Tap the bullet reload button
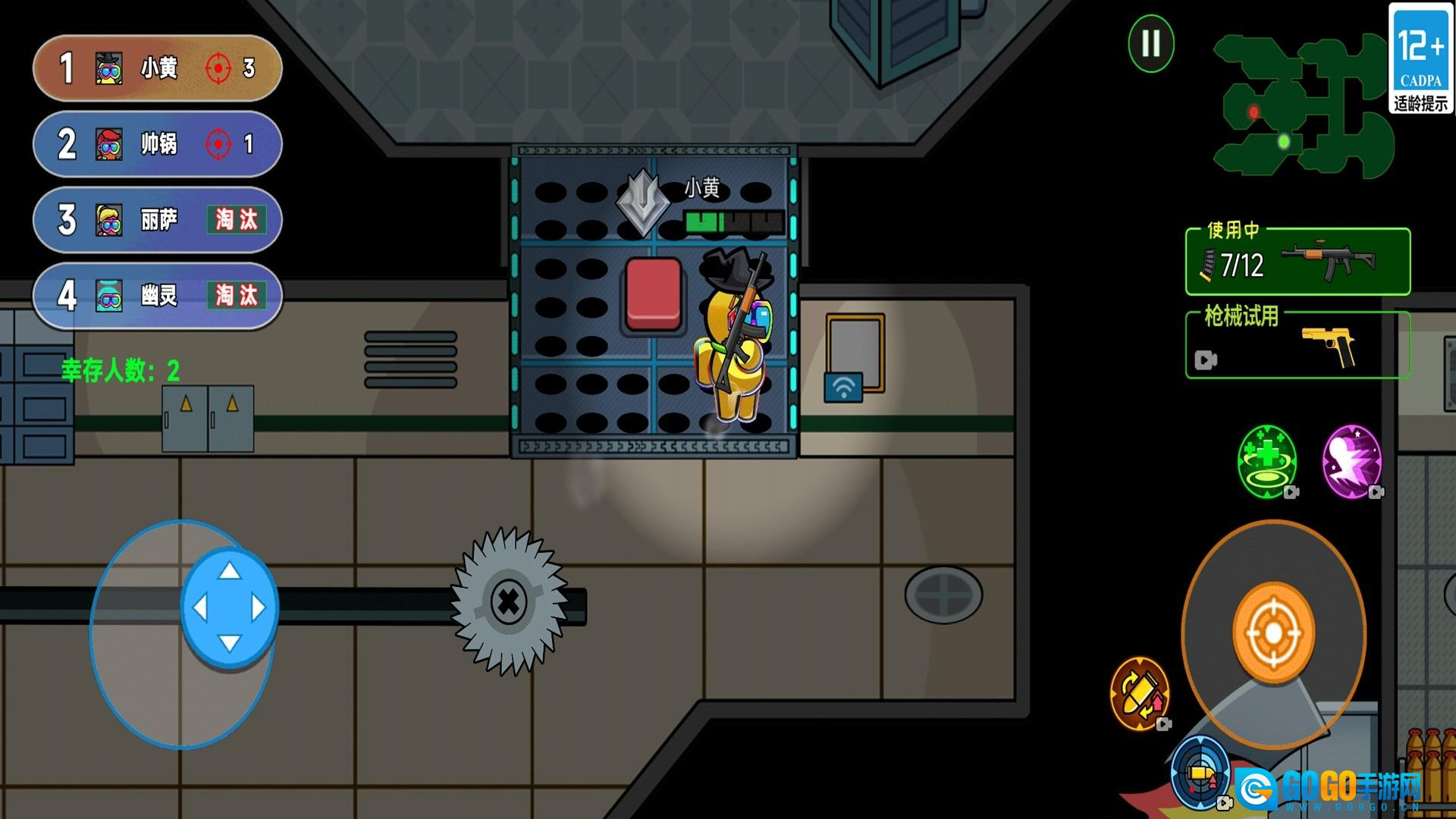Viewport: 1456px width, 819px height. pyautogui.click(x=1139, y=693)
